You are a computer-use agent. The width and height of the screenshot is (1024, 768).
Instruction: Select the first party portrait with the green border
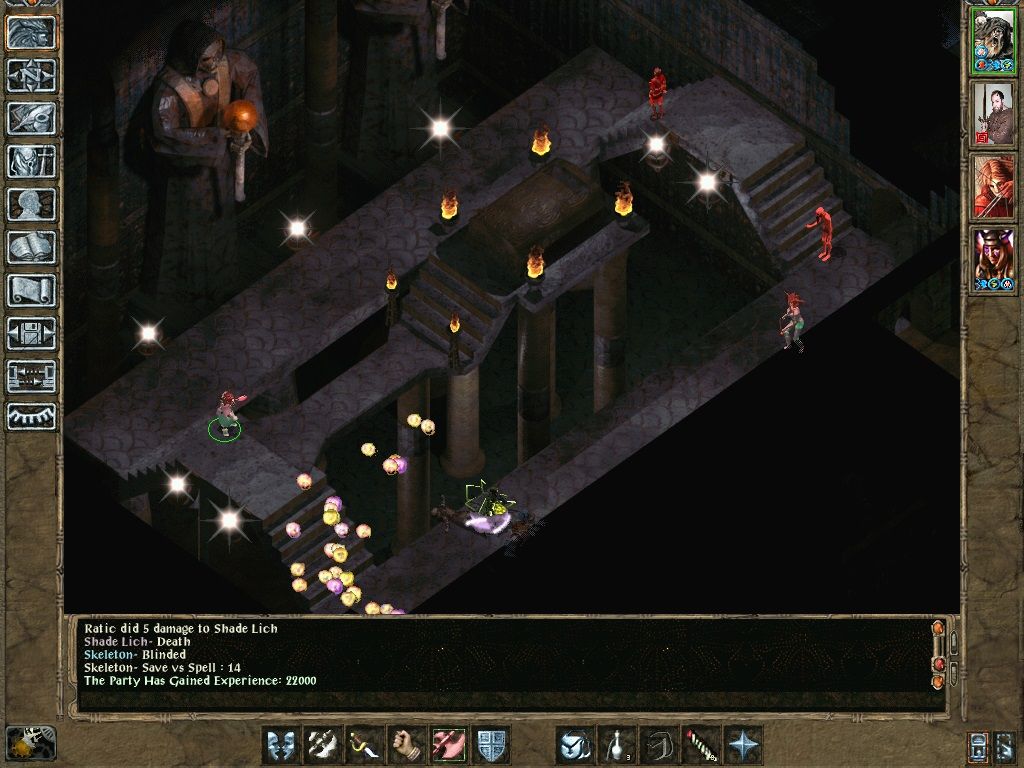(x=993, y=41)
